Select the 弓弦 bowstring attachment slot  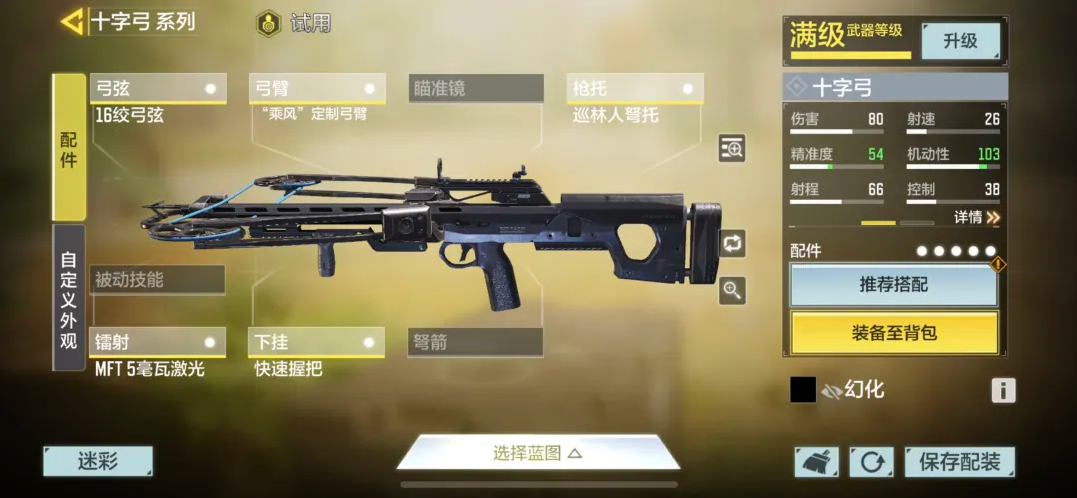pos(158,89)
